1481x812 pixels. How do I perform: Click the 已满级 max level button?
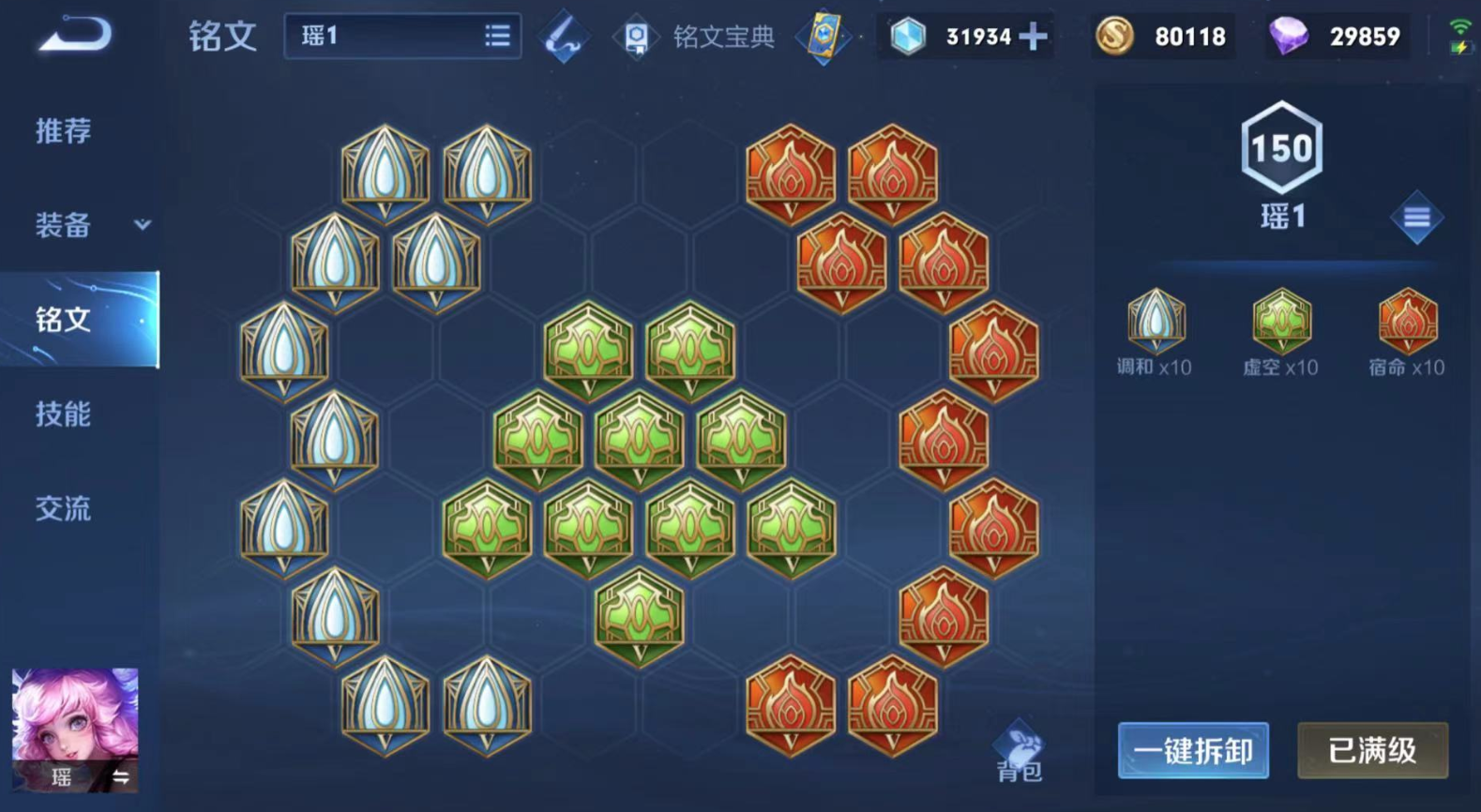1372,750
